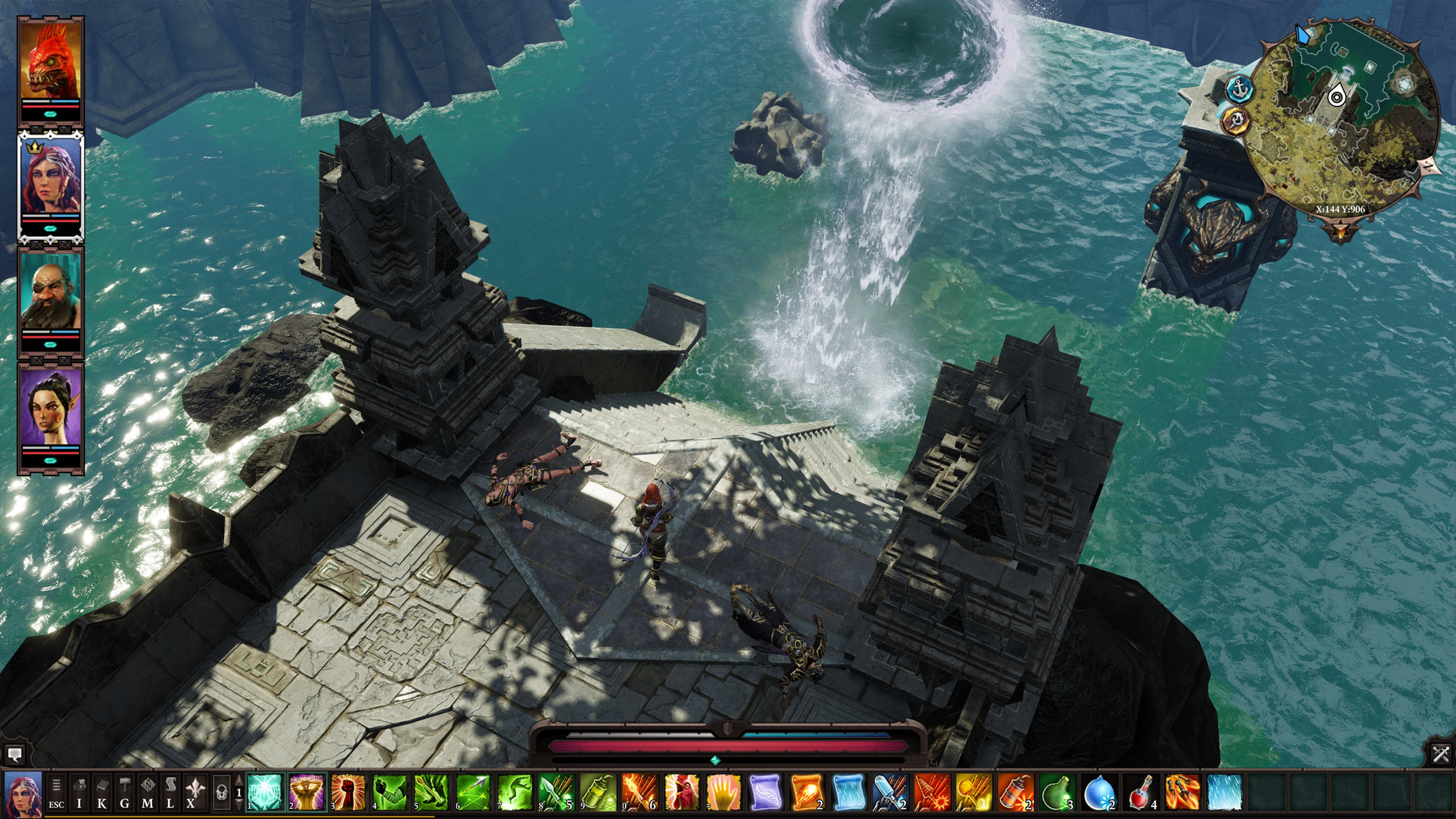Select the green poison flask grenade

(1058, 793)
